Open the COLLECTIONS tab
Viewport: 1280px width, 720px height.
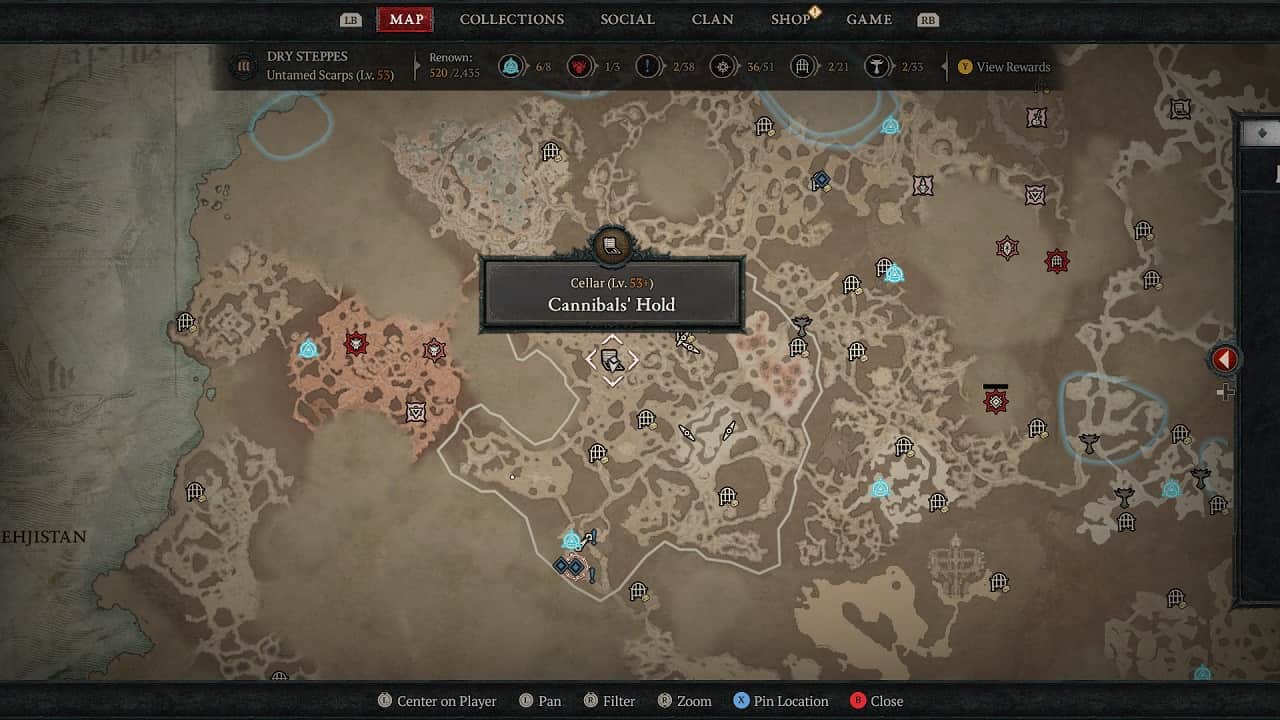[x=512, y=19]
